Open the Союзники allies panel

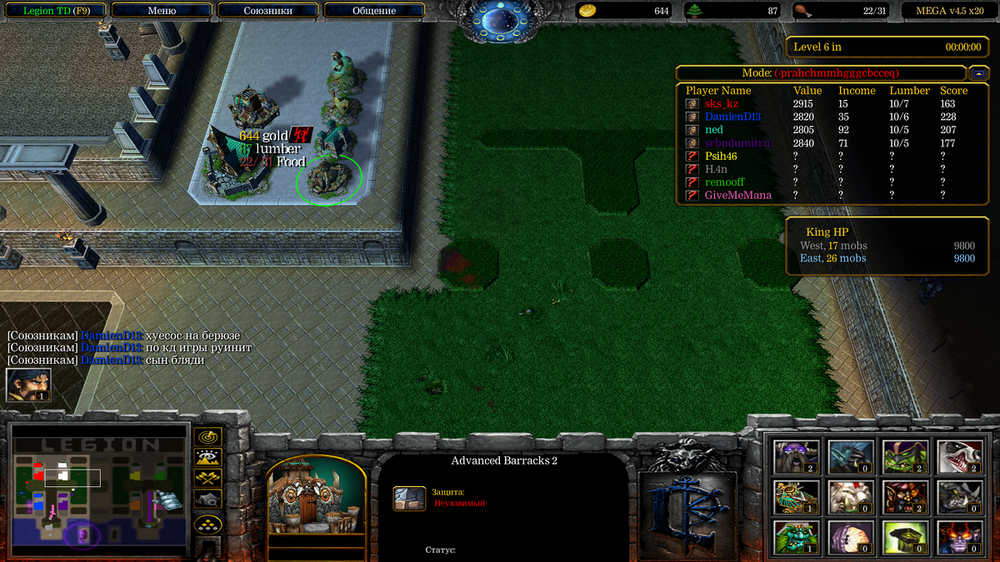(268, 11)
